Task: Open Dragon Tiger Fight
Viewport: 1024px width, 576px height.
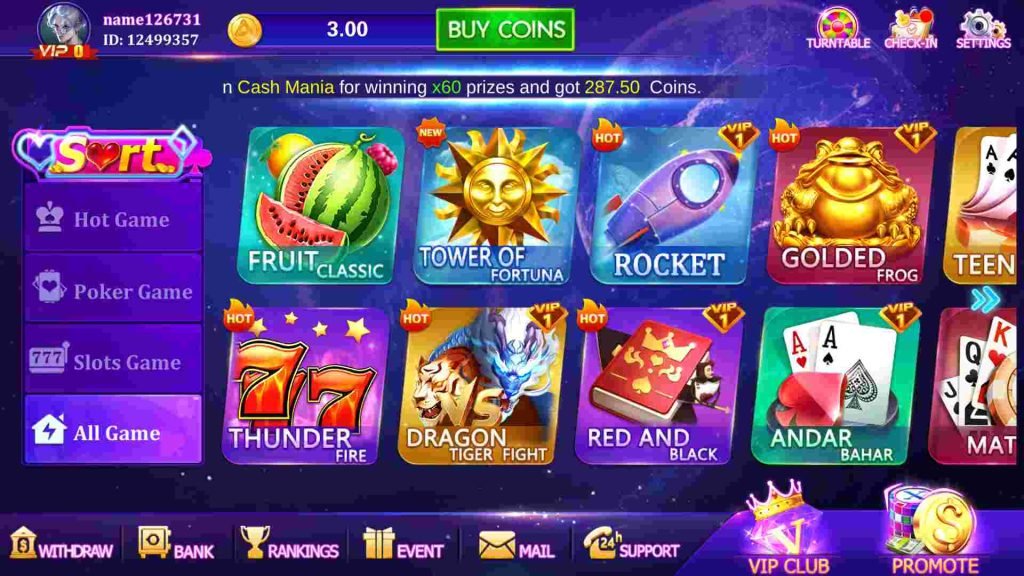Action: (481, 388)
